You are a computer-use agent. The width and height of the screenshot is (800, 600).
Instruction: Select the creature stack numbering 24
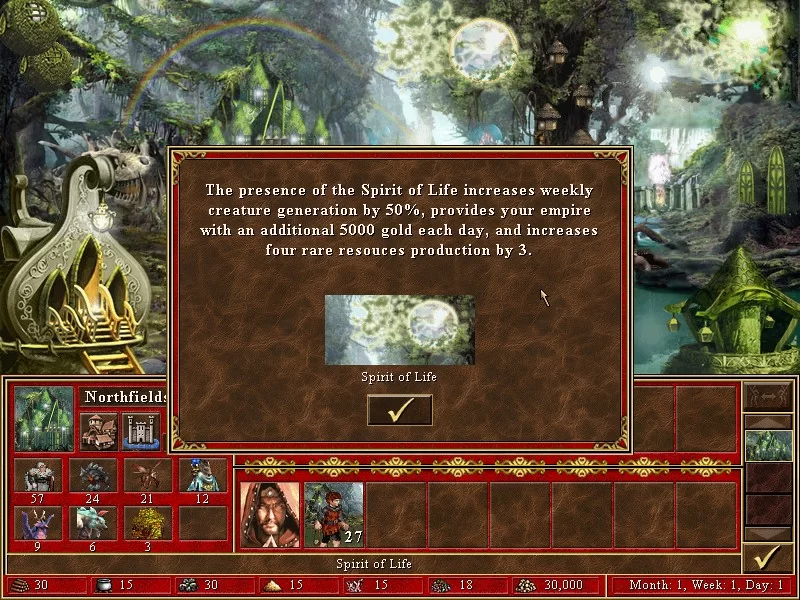click(92, 477)
